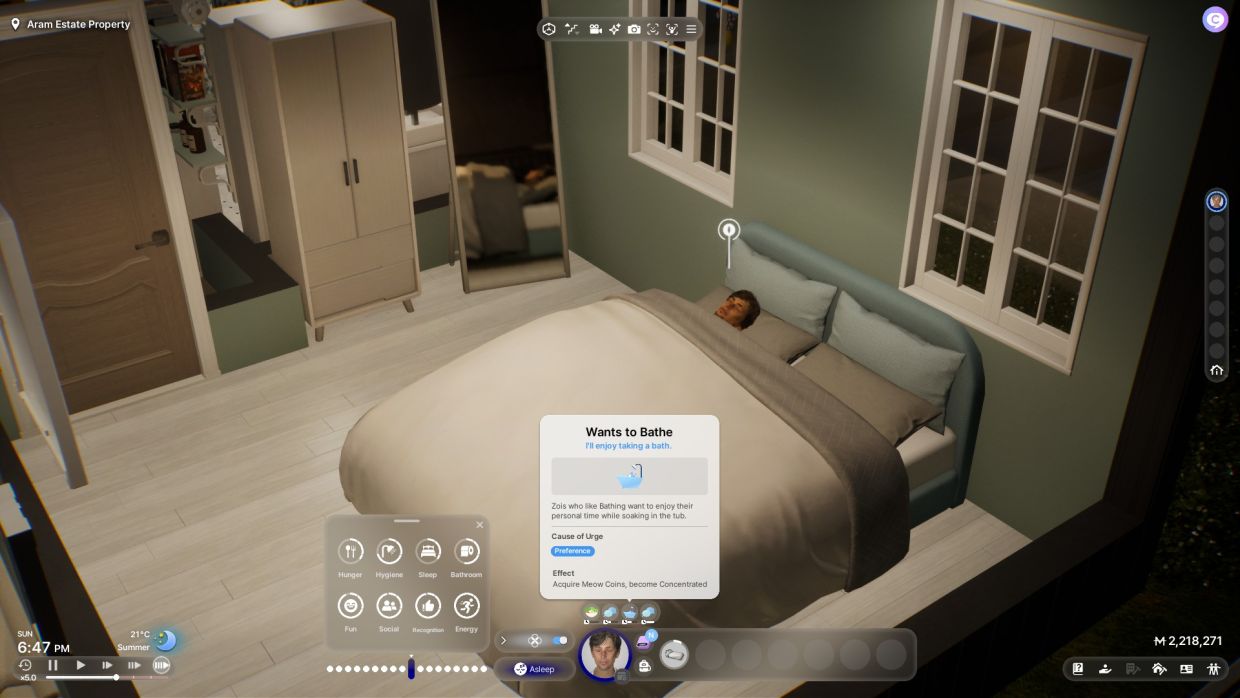
Task: Close the needs panel
Action: point(479,525)
